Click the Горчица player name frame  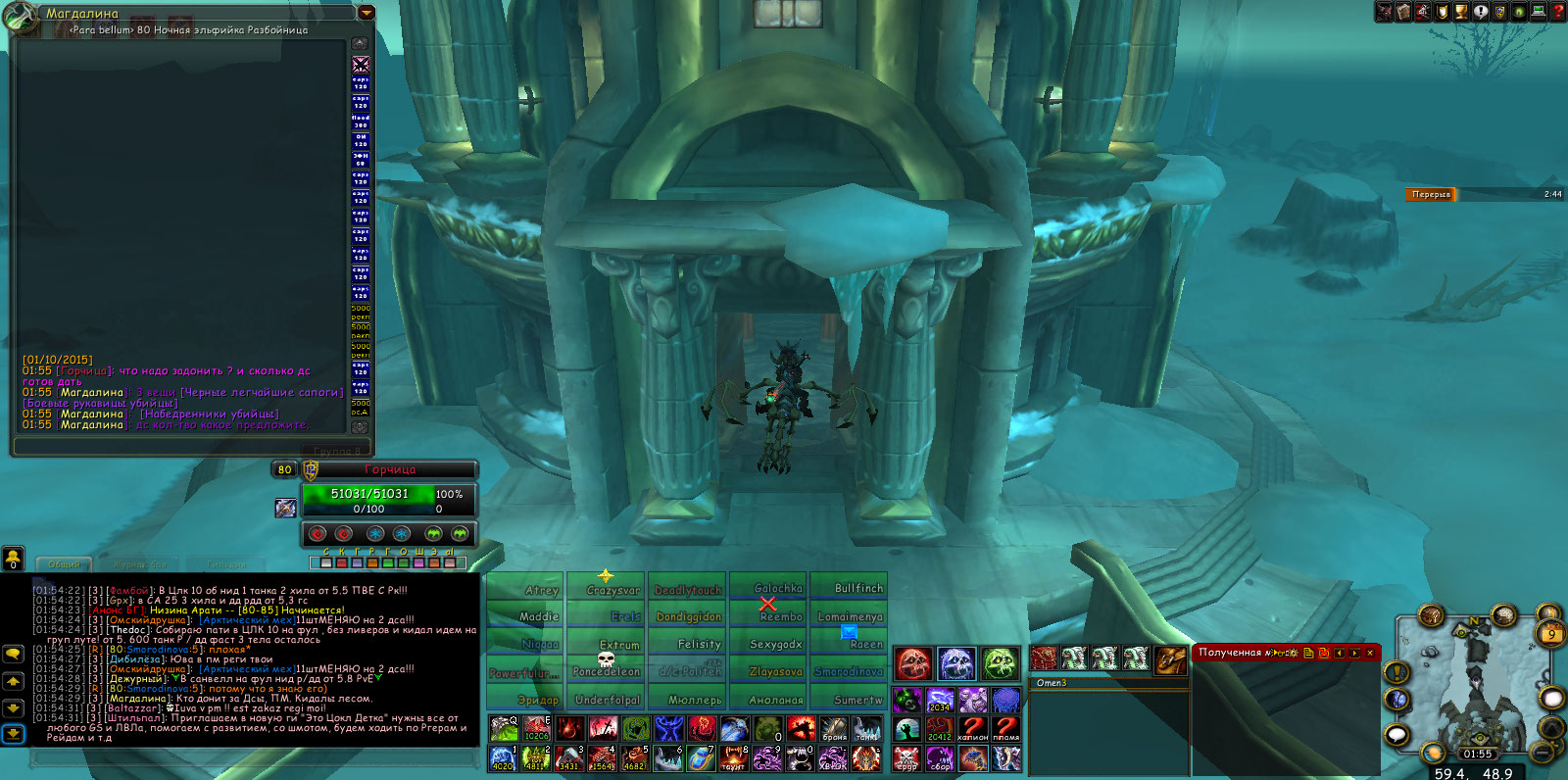point(390,469)
